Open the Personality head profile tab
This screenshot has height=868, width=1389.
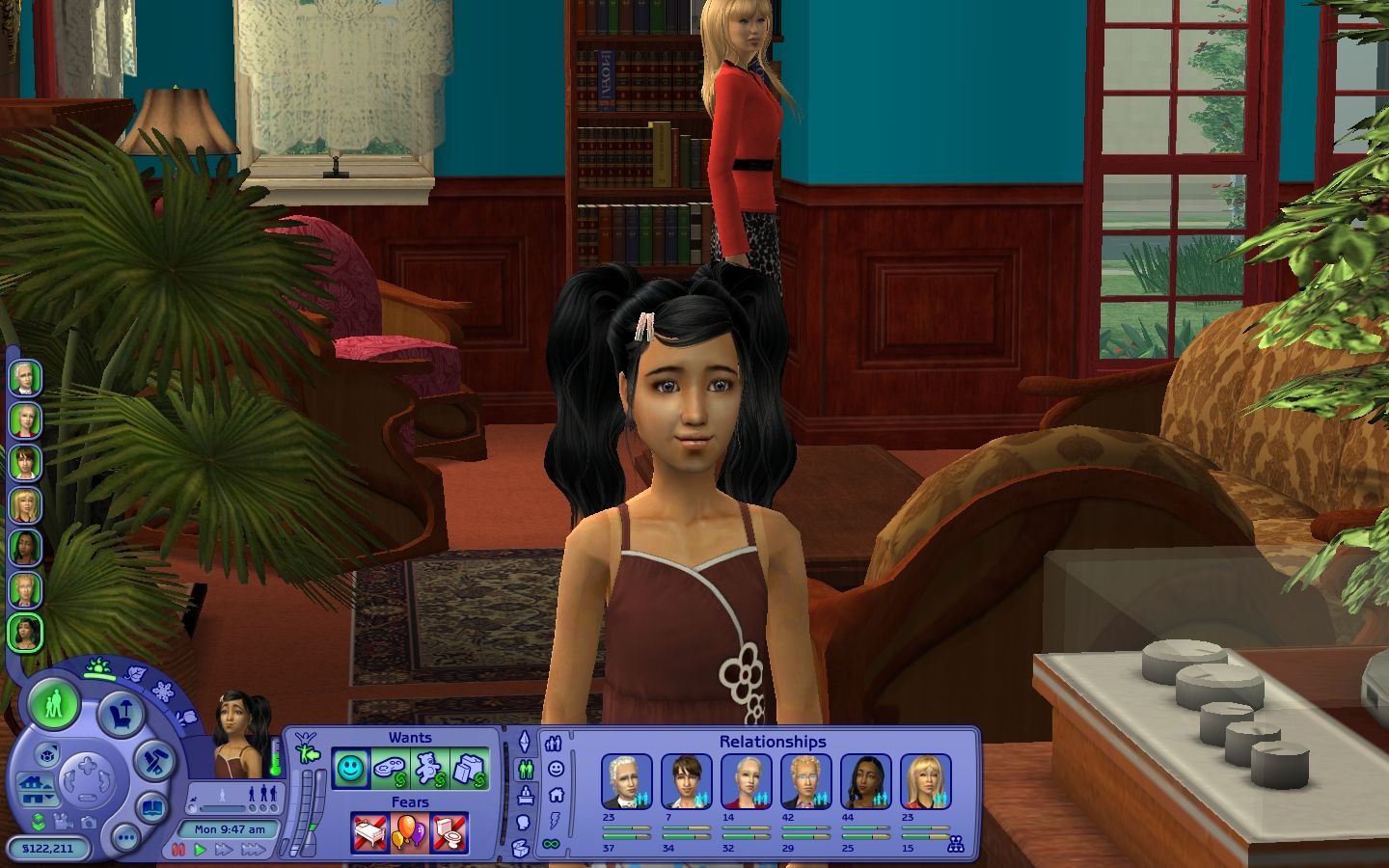point(524,823)
